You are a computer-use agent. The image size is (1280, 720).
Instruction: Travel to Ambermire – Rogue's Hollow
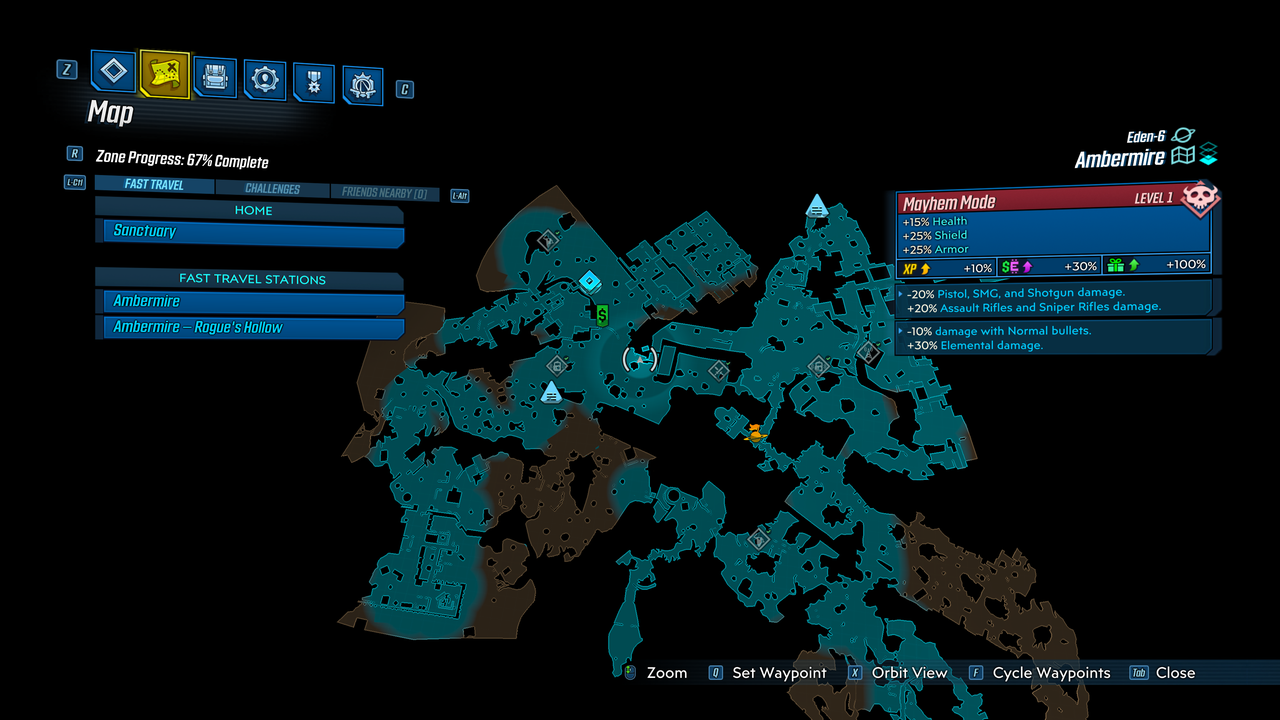click(250, 328)
